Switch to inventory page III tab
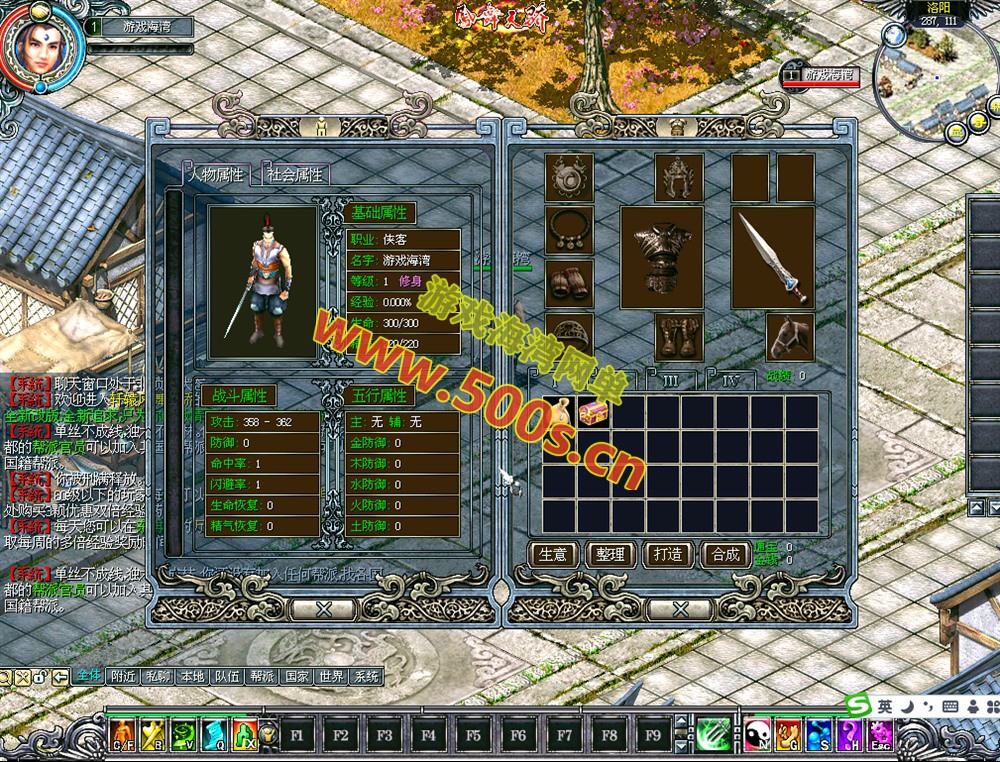This screenshot has height=762, width=1000. [x=670, y=381]
